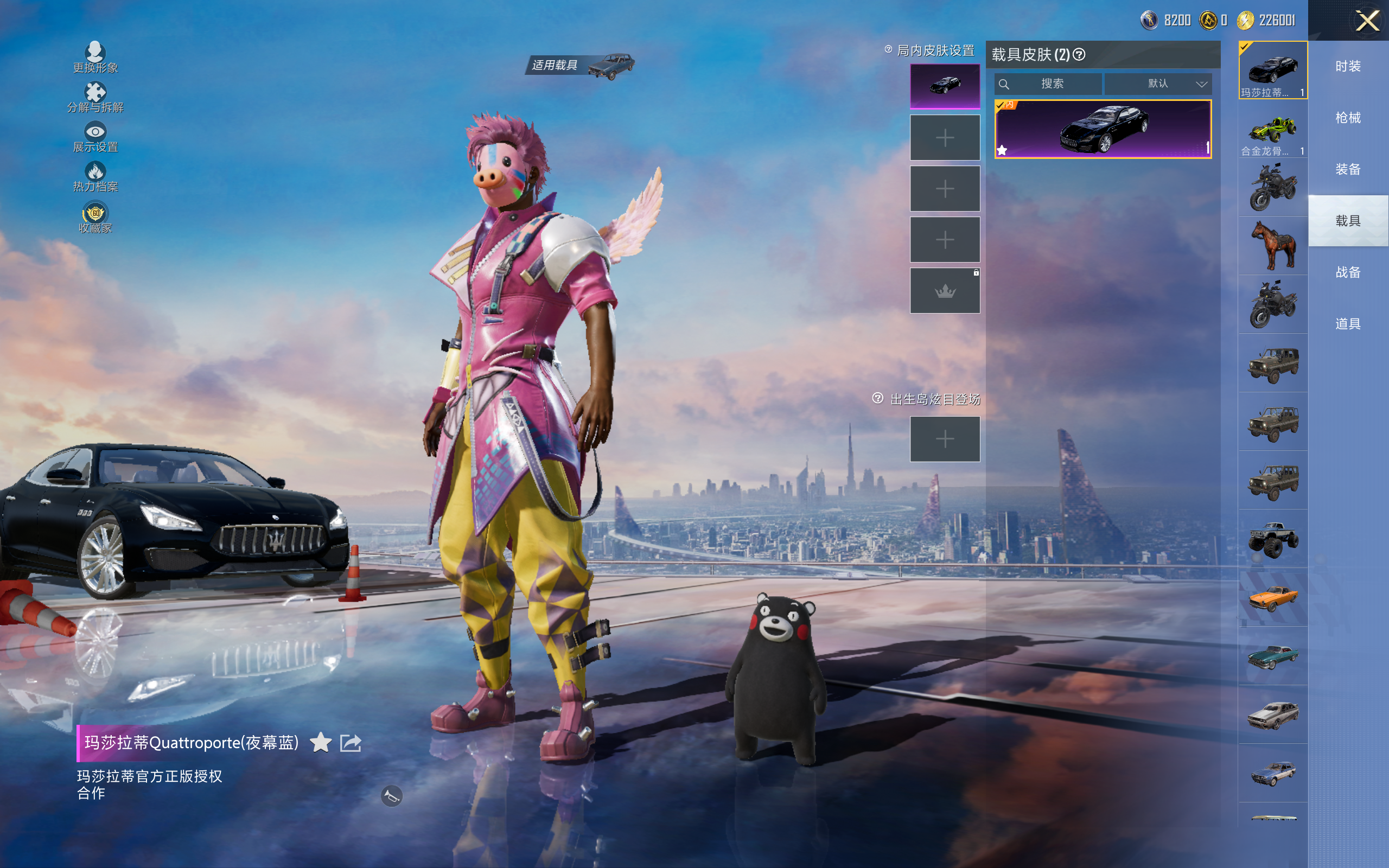
Task: Switch to the 时装 outfit tab
Action: 1348,67
